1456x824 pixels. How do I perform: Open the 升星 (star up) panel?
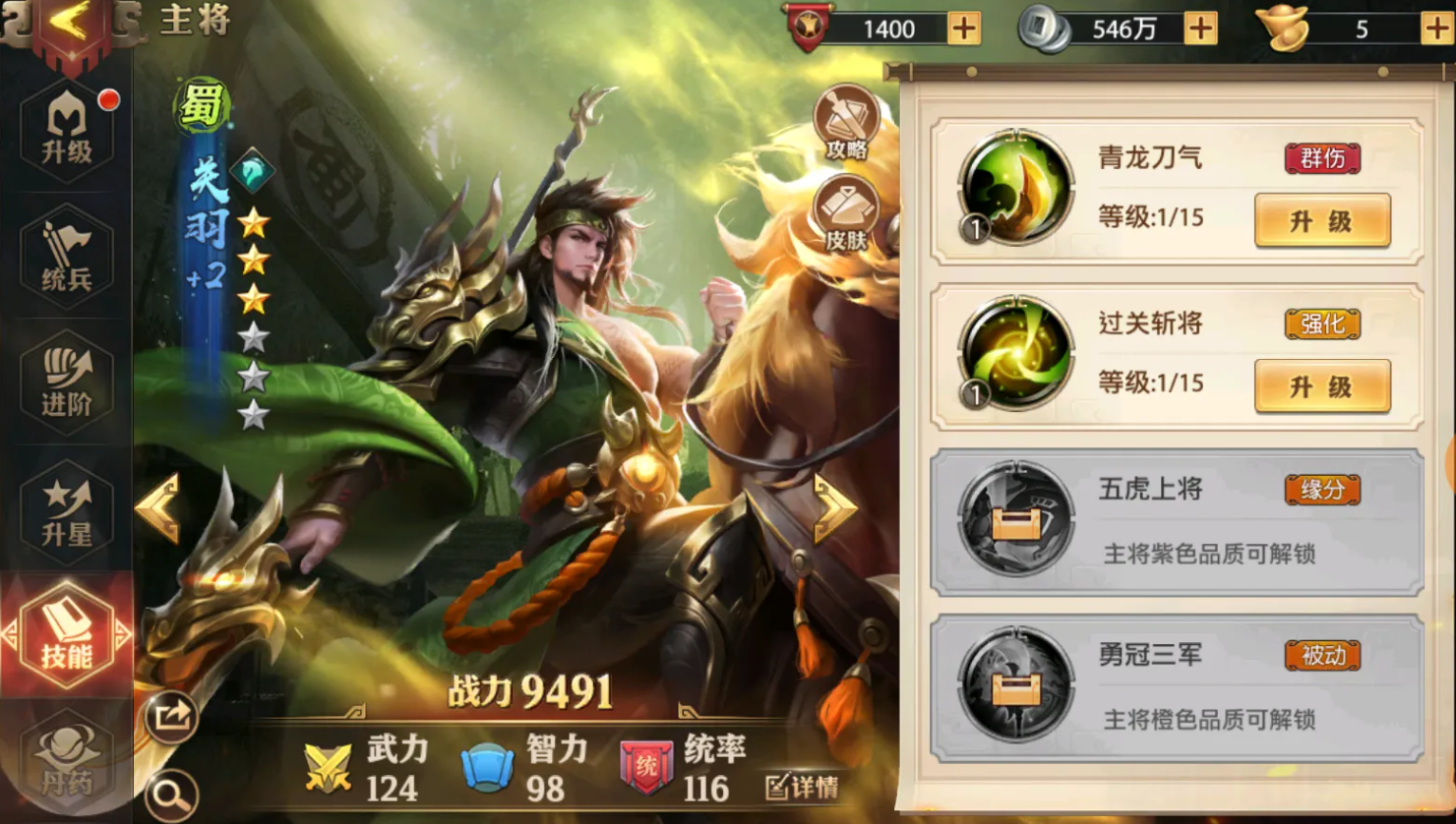[x=66, y=509]
